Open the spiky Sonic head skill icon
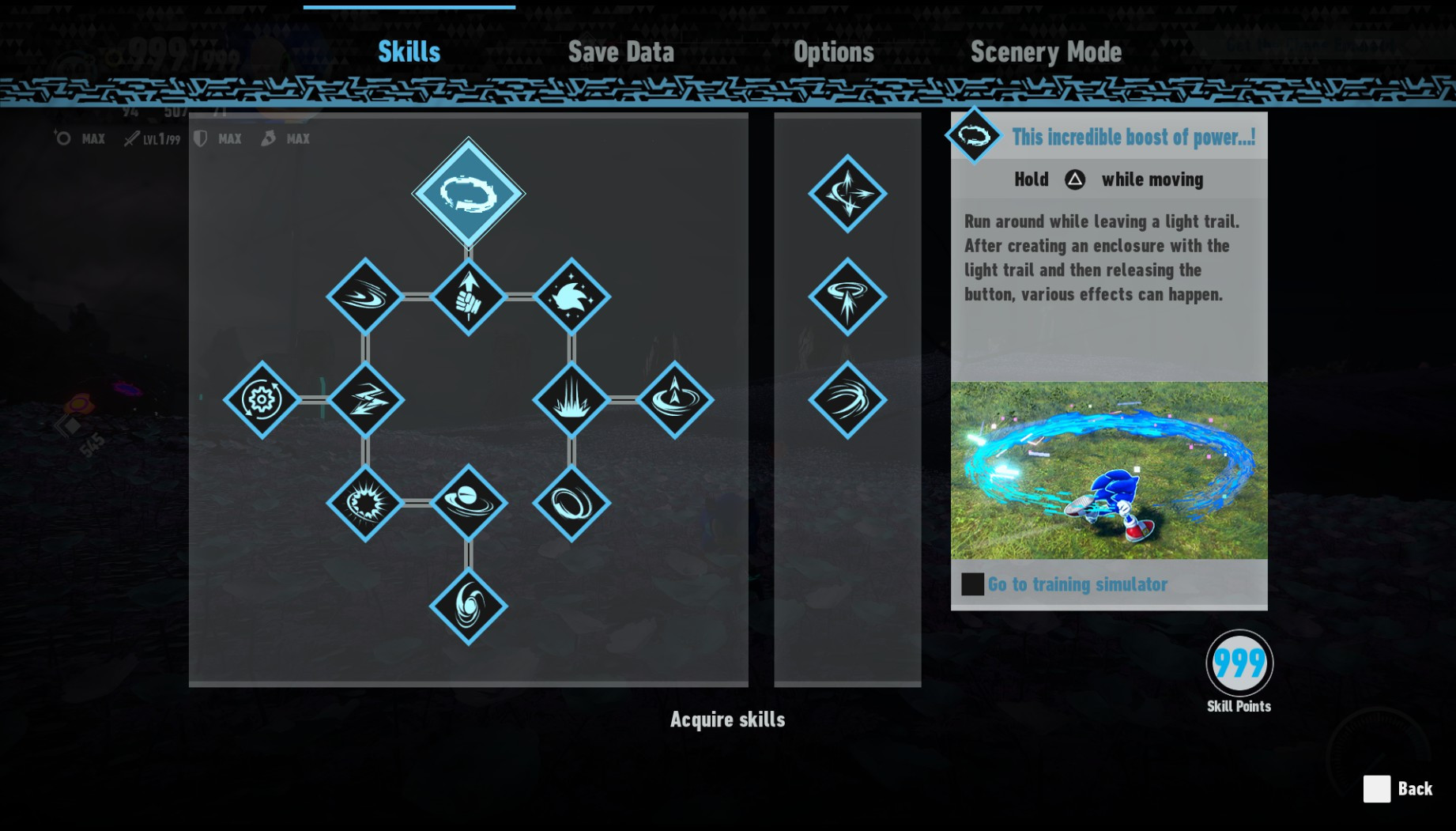Screen dimensions: 1456x831 (x=571, y=299)
